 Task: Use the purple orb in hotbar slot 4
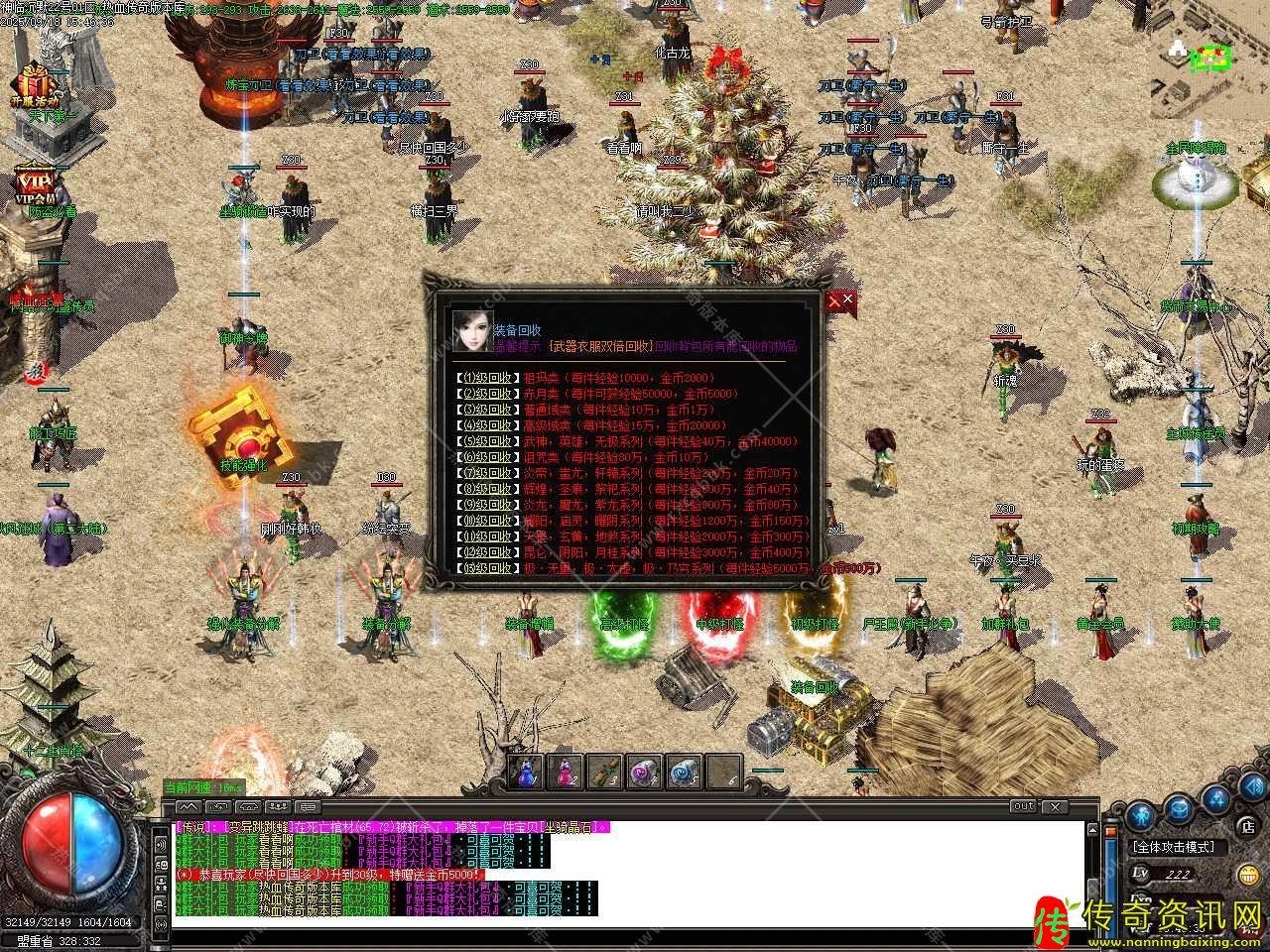click(645, 772)
